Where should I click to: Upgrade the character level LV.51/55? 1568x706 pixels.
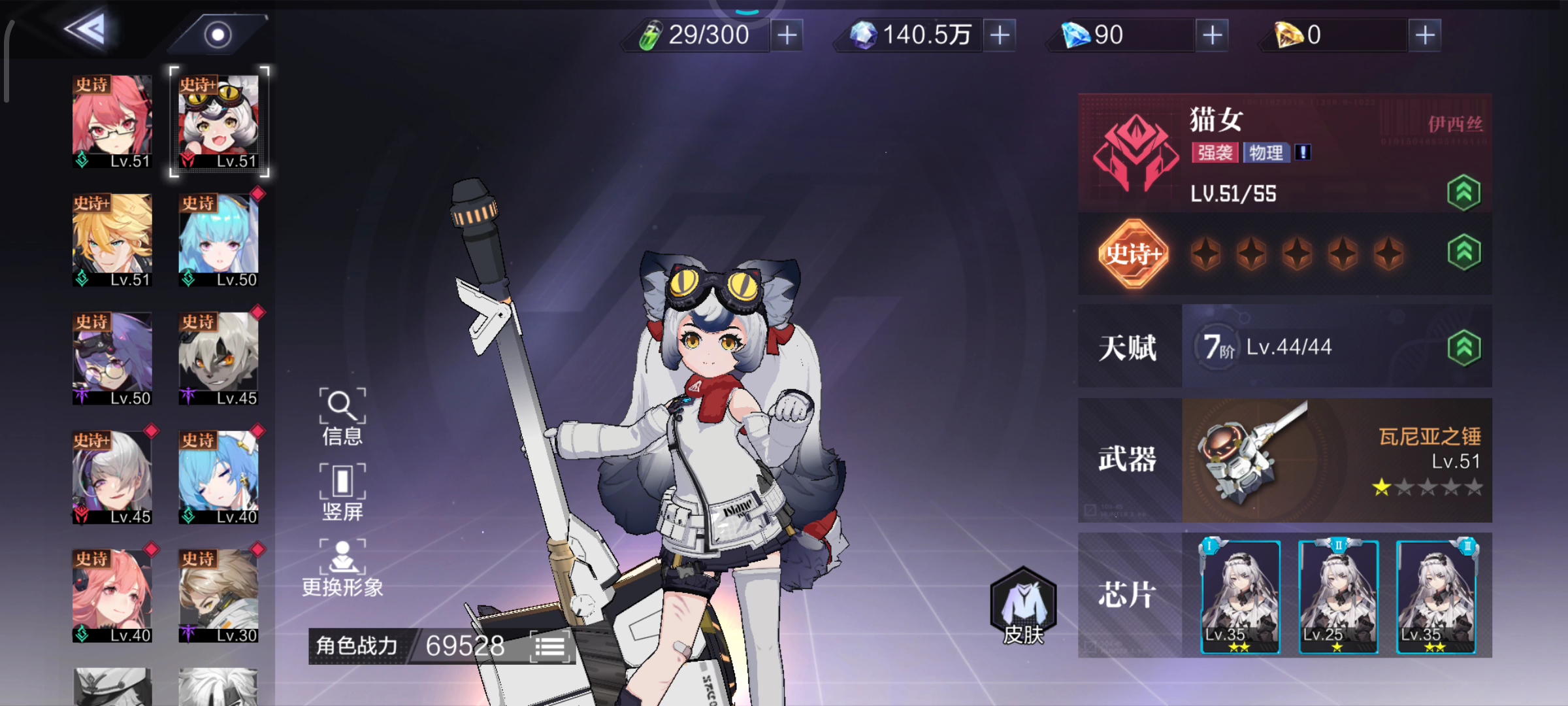[x=1463, y=193]
